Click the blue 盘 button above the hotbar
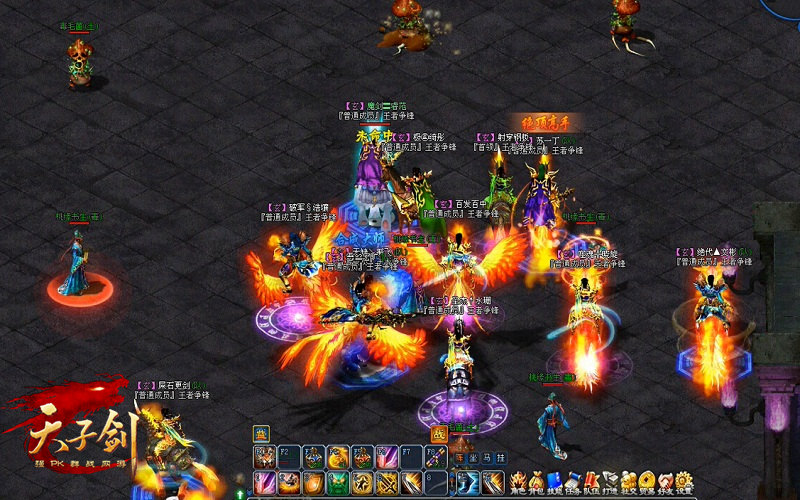Image resolution: width=800 pixels, height=500 pixels. coord(261,433)
